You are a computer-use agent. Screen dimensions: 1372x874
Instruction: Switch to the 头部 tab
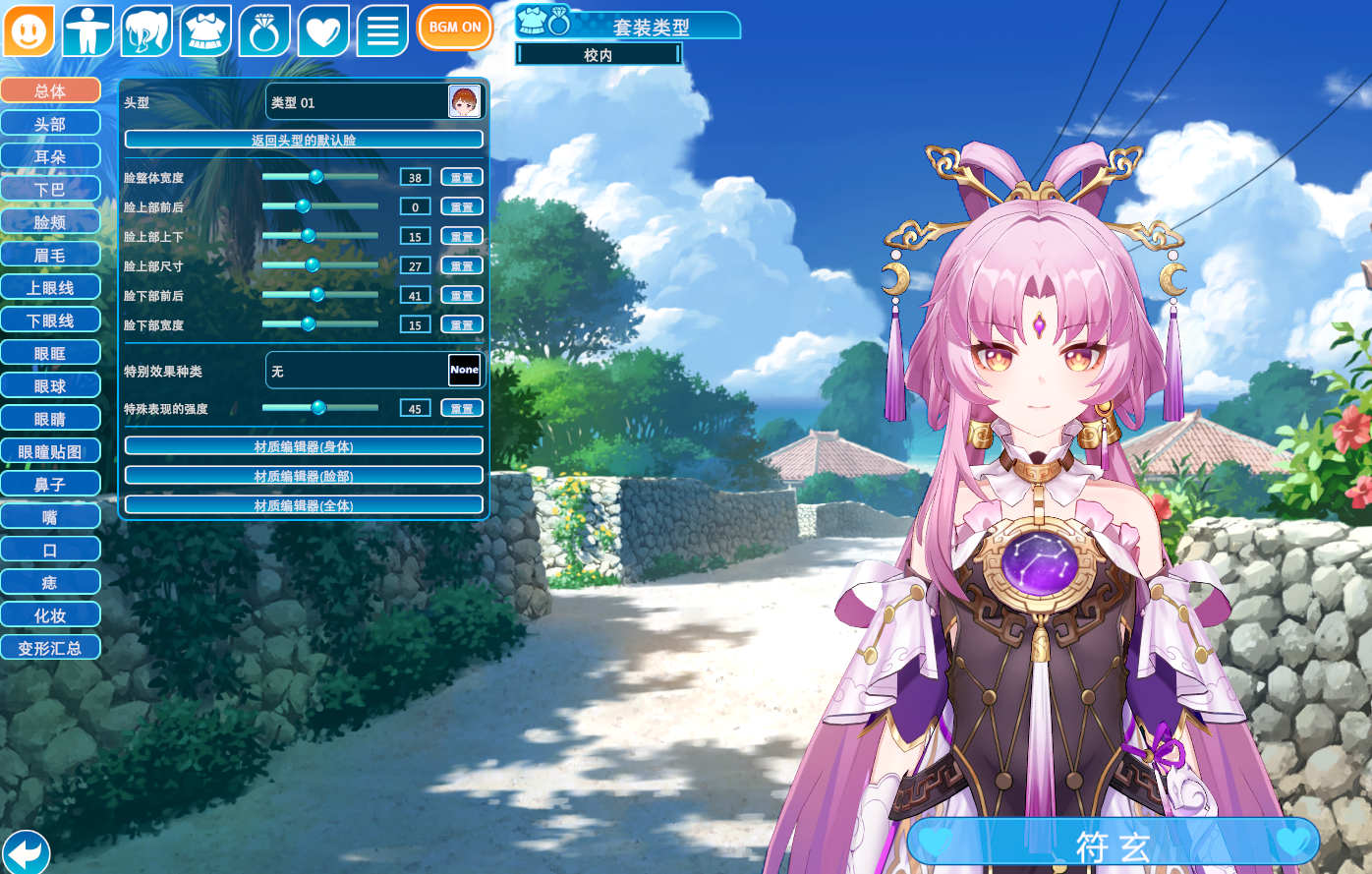pos(50,124)
